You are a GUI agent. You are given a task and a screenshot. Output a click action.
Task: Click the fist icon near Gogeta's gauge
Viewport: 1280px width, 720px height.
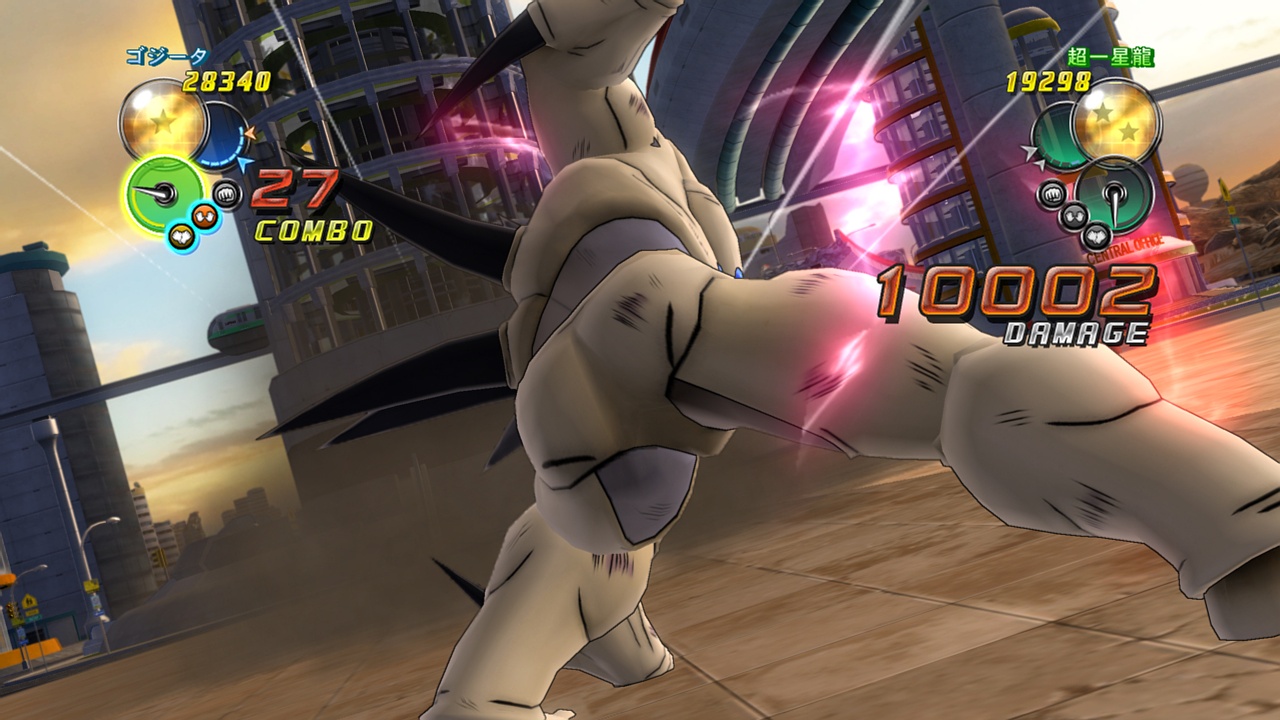225,193
